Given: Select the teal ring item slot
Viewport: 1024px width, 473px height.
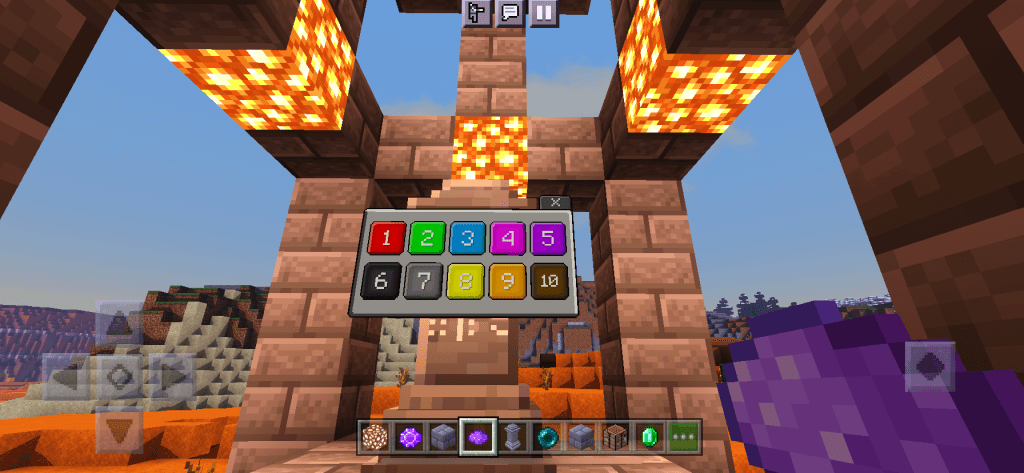Looking at the screenshot, I should [548, 437].
